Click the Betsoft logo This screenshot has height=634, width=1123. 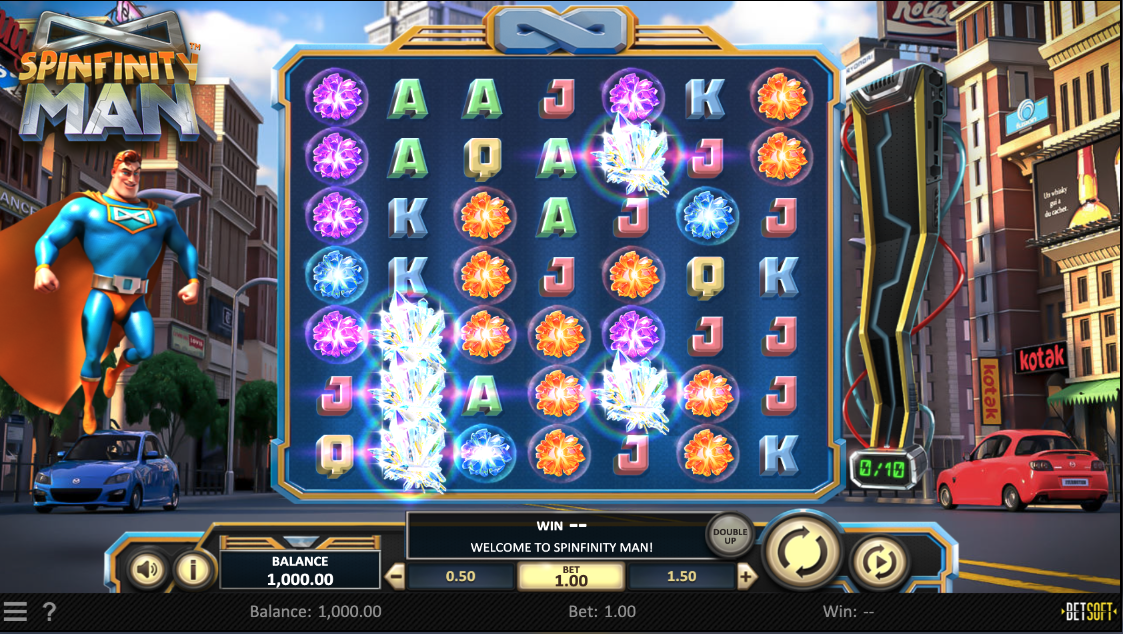pyautogui.click(x=1089, y=611)
